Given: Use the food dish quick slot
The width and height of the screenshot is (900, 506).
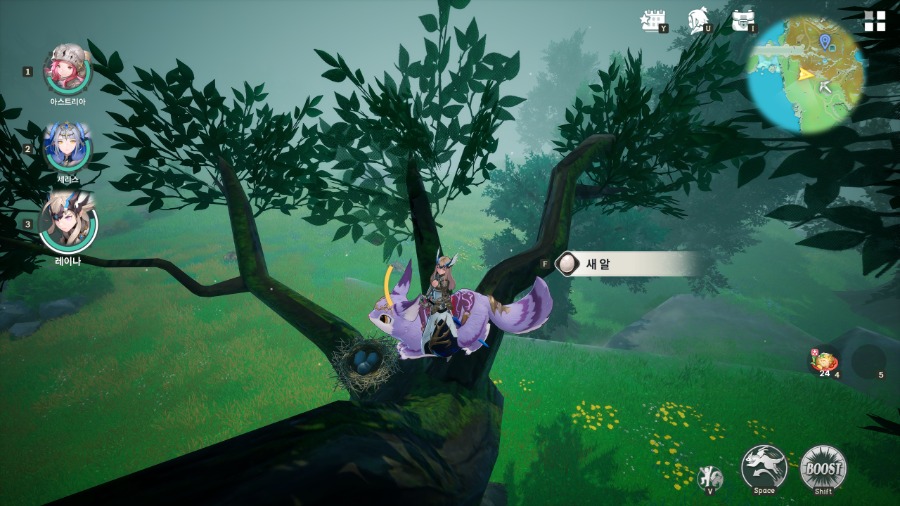Looking at the screenshot, I should (825, 361).
